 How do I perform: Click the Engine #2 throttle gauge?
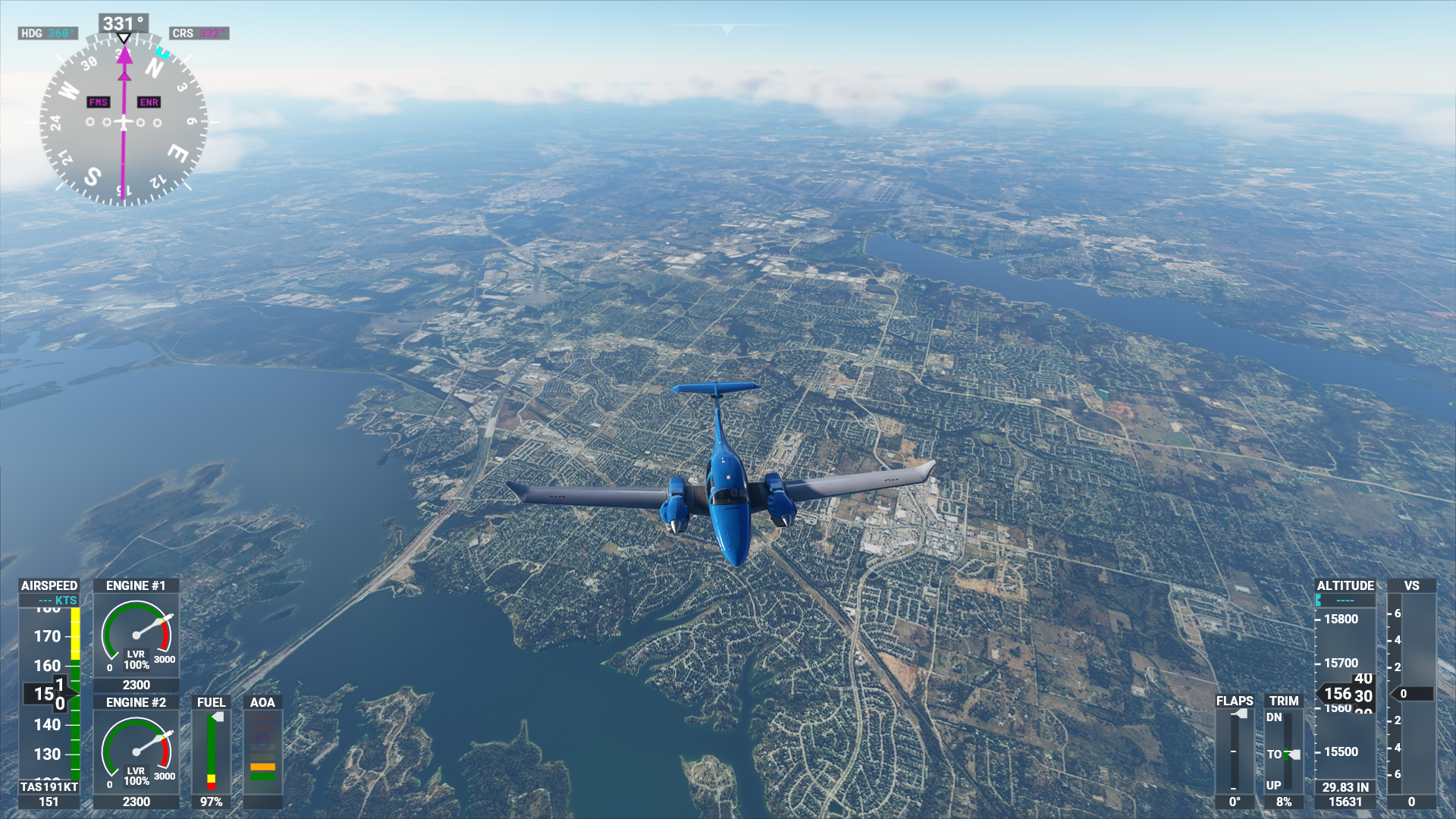coord(136,752)
